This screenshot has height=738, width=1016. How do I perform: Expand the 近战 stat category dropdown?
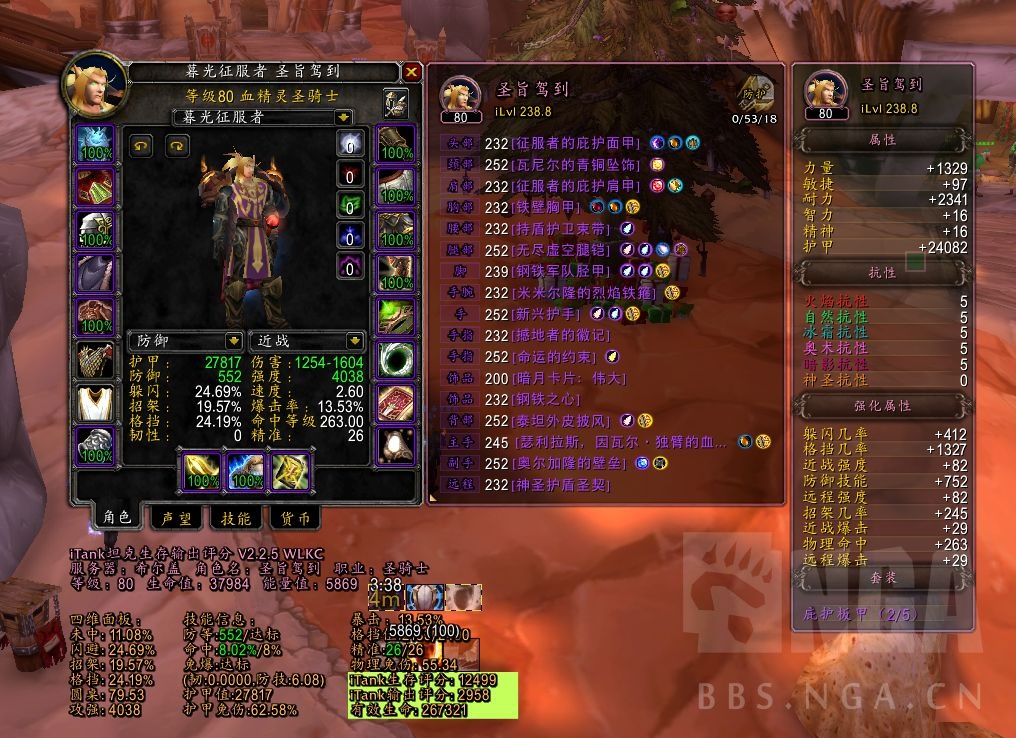tap(353, 341)
